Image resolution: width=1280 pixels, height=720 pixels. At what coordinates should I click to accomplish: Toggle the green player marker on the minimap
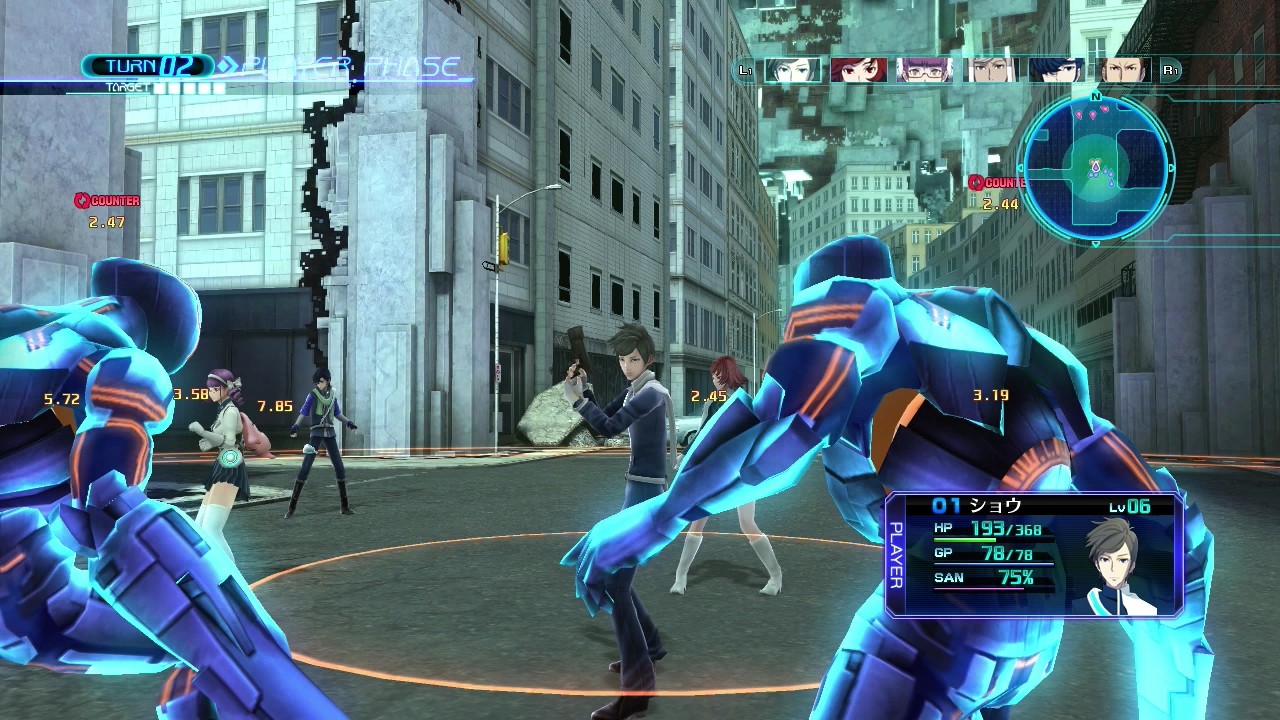point(1095,167)
